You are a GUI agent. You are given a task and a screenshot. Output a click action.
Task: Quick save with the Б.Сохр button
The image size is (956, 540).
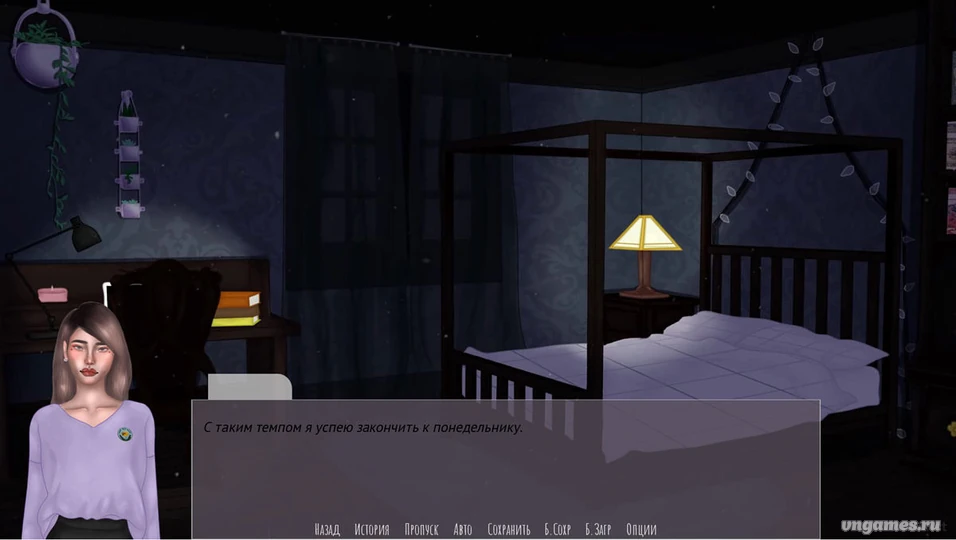(558, 529)
